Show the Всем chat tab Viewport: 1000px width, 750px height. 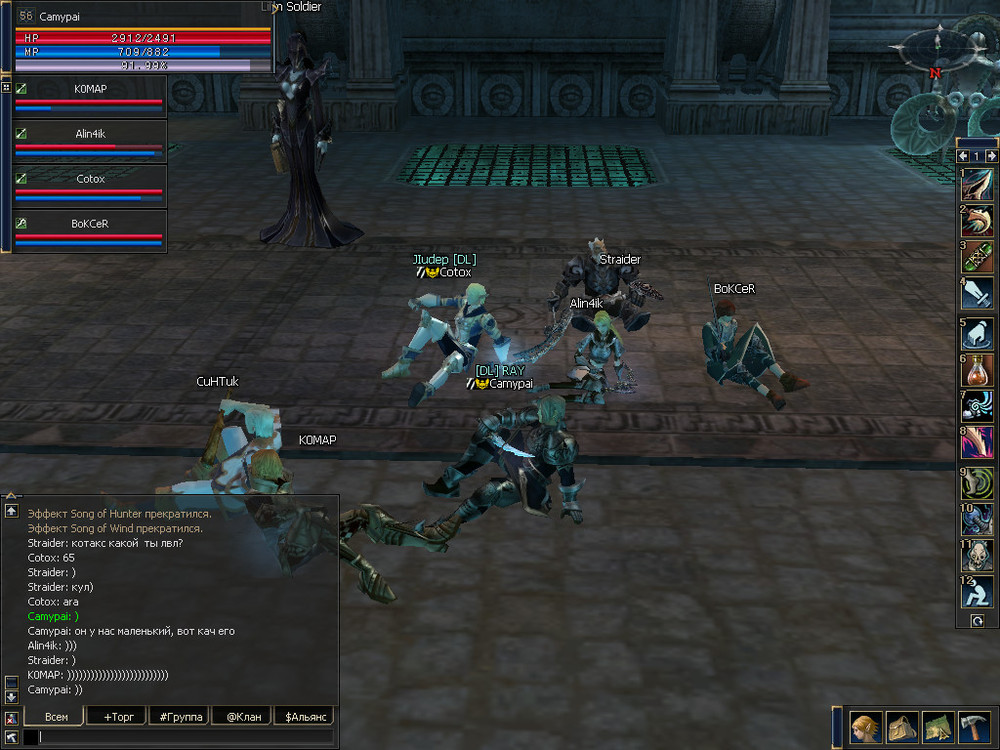pos(56,716)
